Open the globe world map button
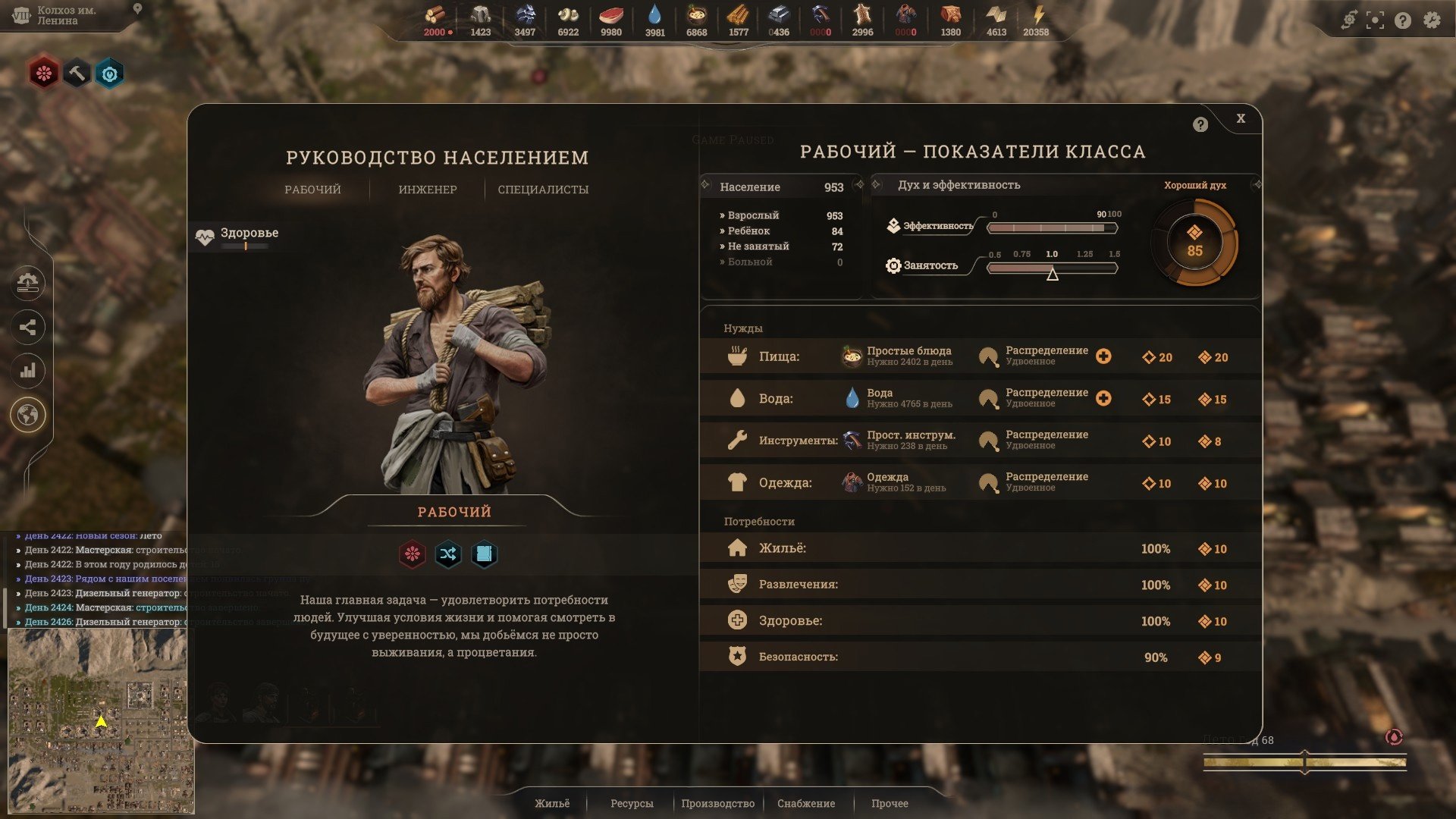The height and width of the screenshot is (819, 1456). click(28, 416)
